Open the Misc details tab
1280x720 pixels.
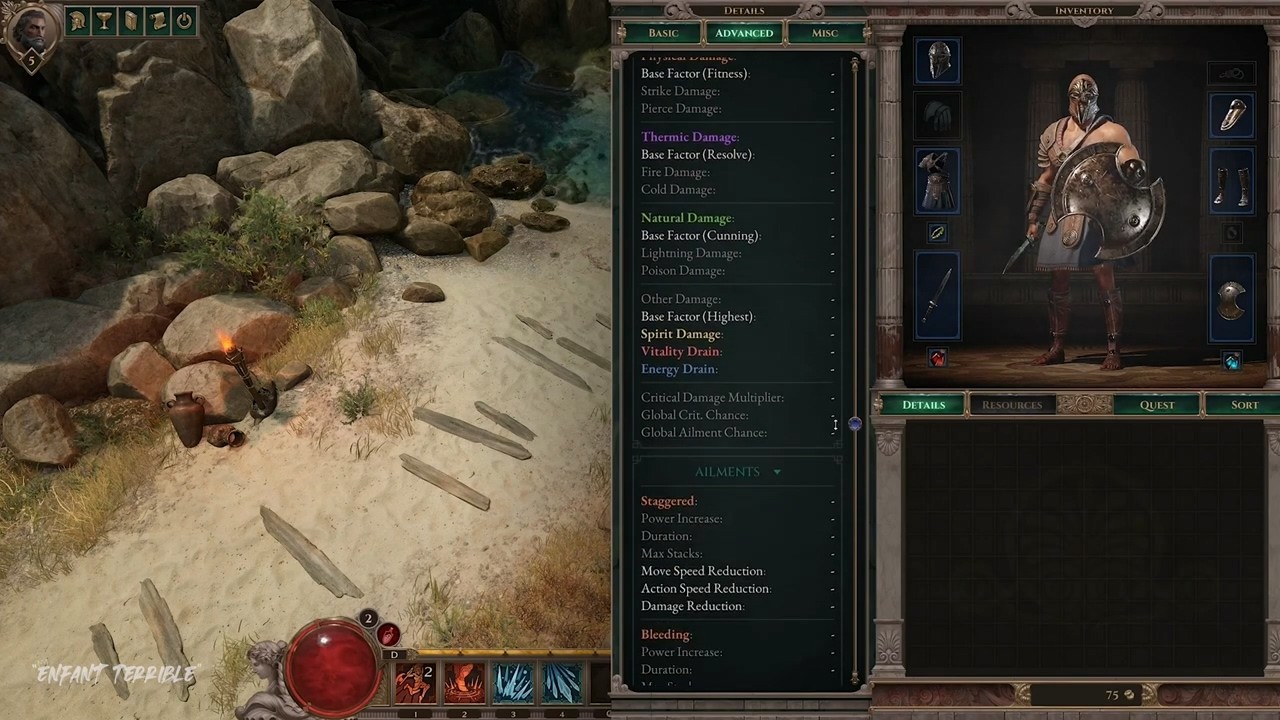click(825, 33)
